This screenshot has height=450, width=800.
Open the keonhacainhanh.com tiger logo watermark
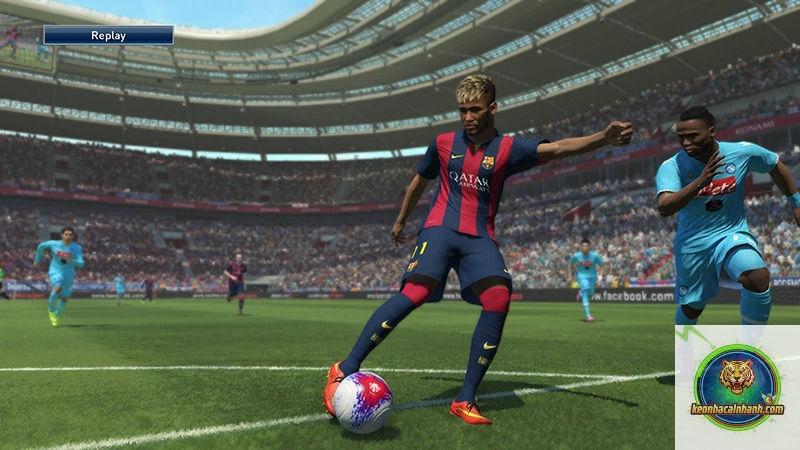click(737, 386)
